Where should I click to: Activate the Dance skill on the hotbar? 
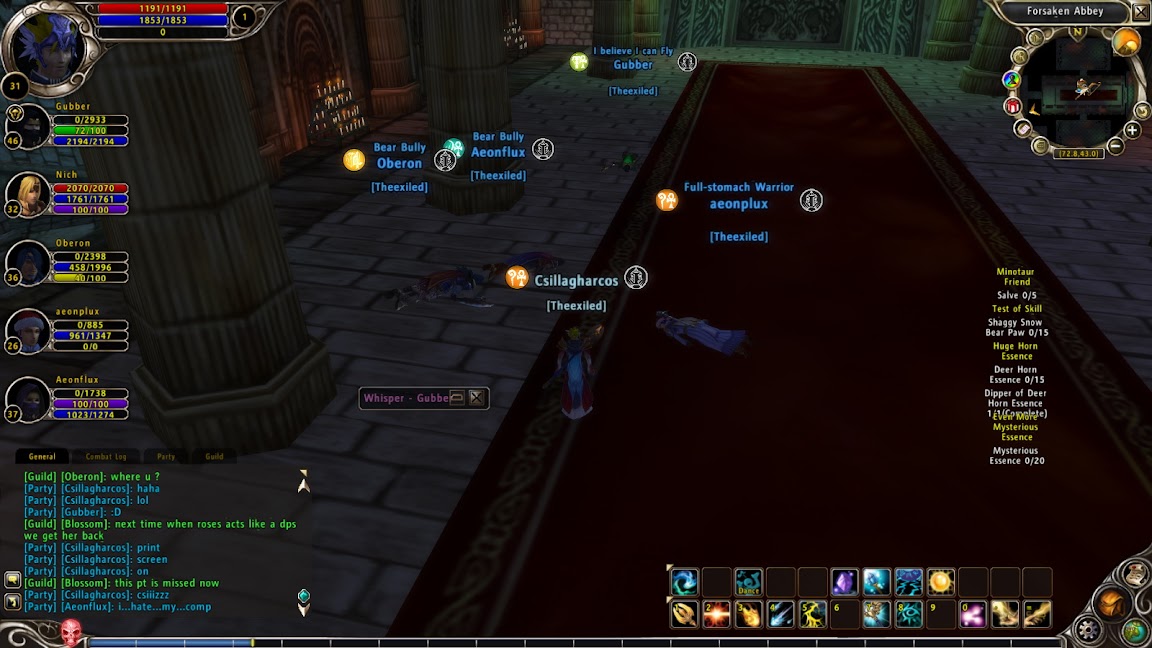[x=748, y=582]
